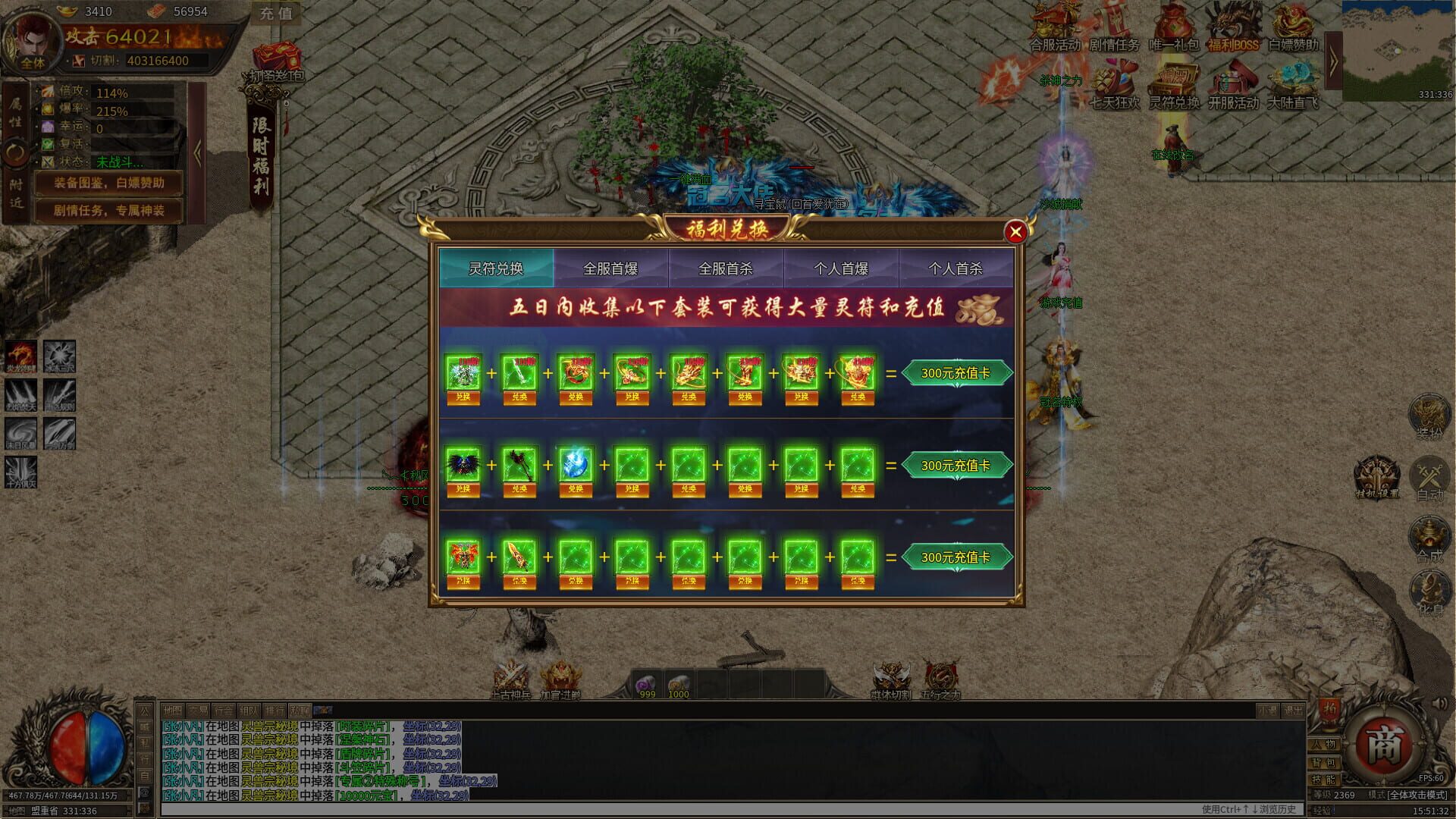Claim the first 300元充值卡 reward button
1456x819 pixels.
pyautogui.click(x=957, y=372)
